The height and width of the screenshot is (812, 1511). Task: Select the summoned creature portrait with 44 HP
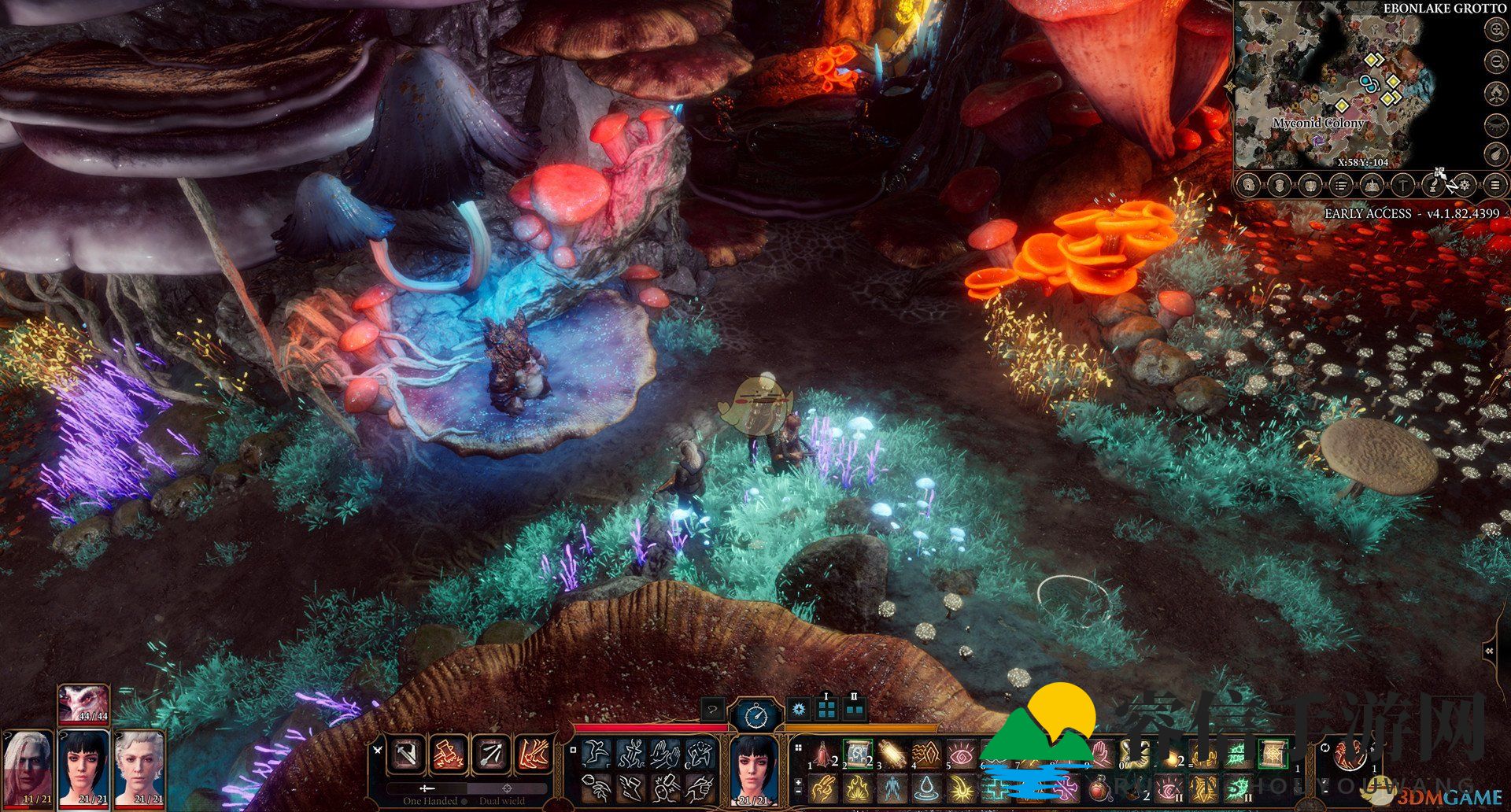click(x=83, y=703)
